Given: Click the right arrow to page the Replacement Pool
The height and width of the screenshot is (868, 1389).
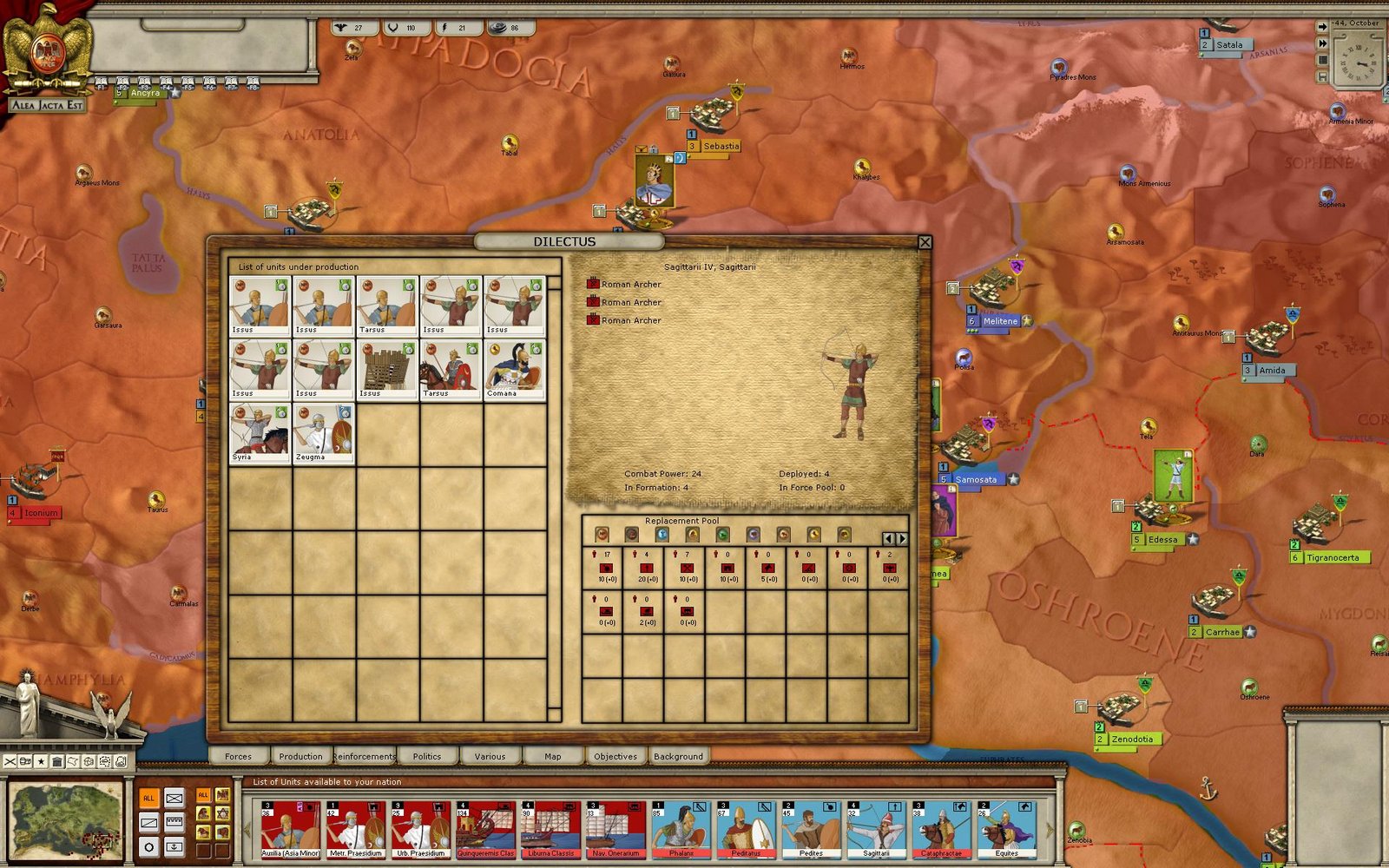Looking at the screenshot, I should click(902, 538).
